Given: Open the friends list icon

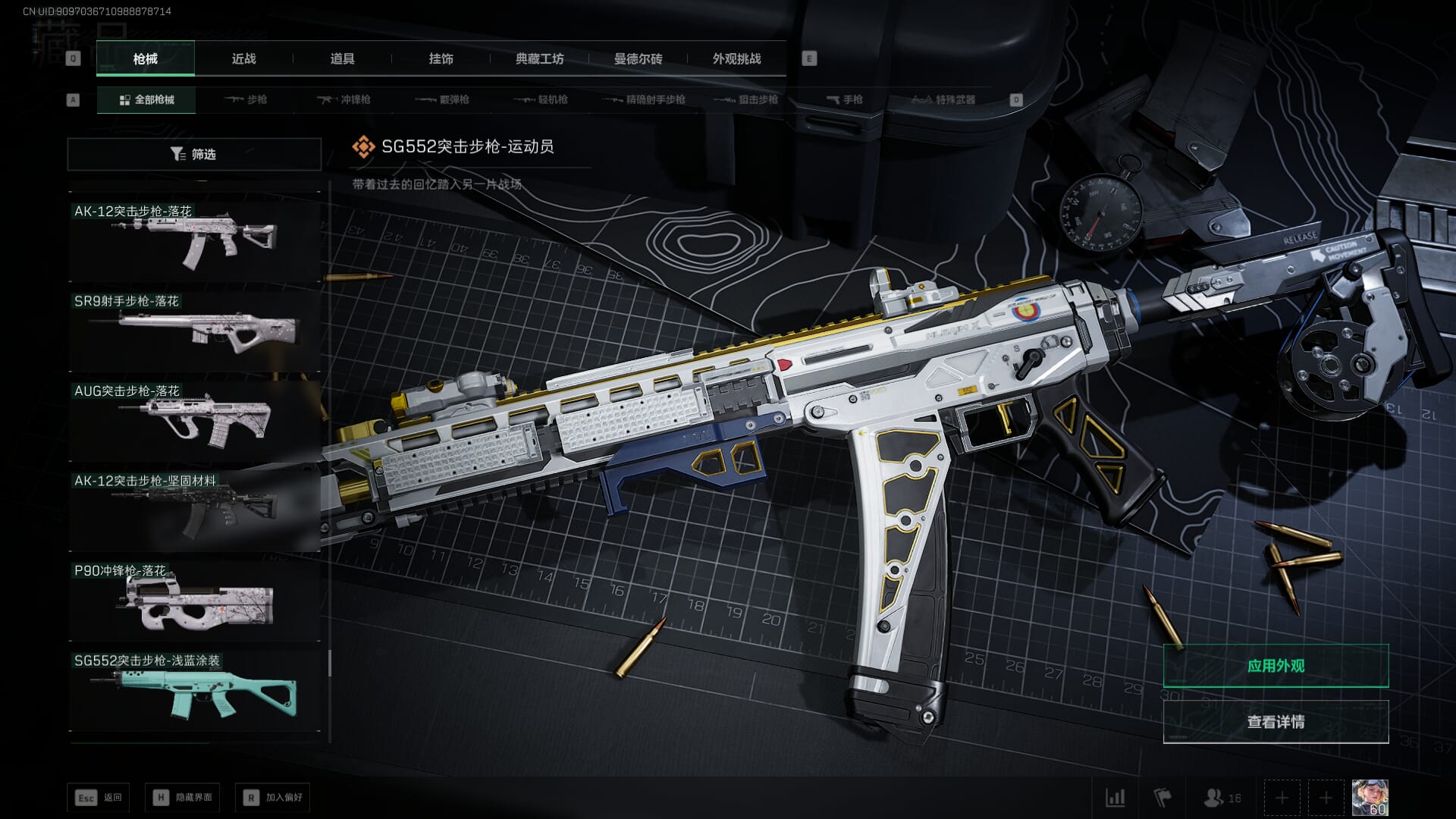Looking at the screenshot, I should click(x=1222, y=798).
